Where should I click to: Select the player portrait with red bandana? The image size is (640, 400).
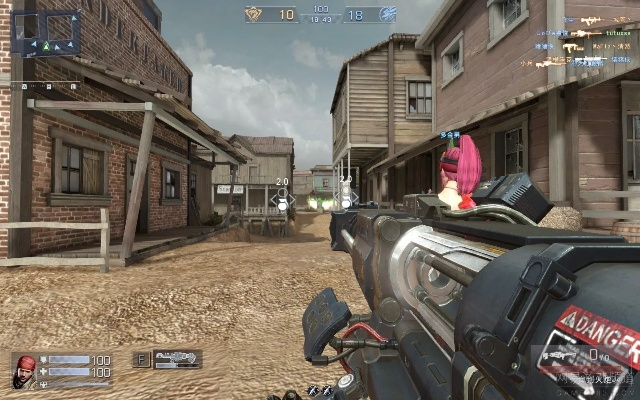(x=26, y=370)
